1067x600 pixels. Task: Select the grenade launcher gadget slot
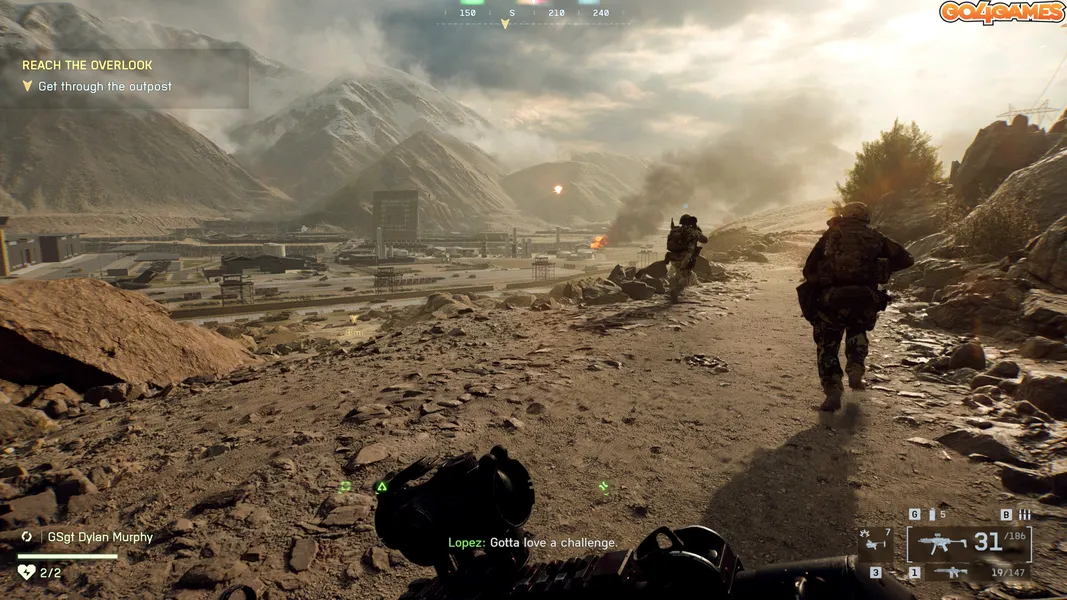pyautogui.click(x=876, y=543)
